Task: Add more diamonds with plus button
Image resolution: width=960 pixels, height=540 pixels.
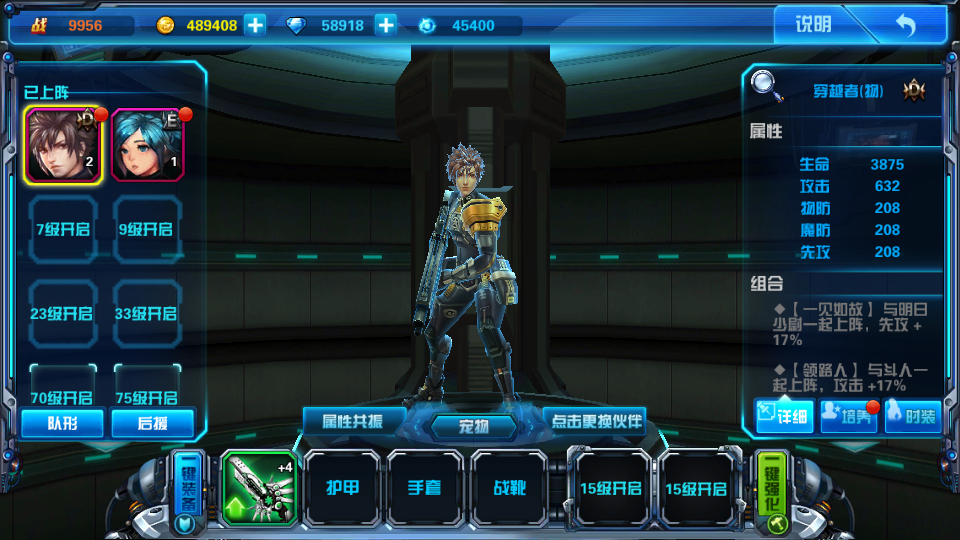Action: pos(386,25)
